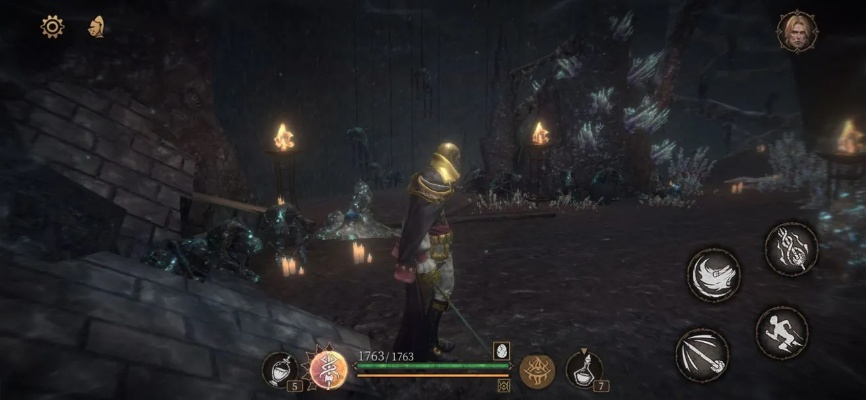Open the knight helmet character menu
Viewport: 866px width, 400px height.
click(x=97, y=26)
